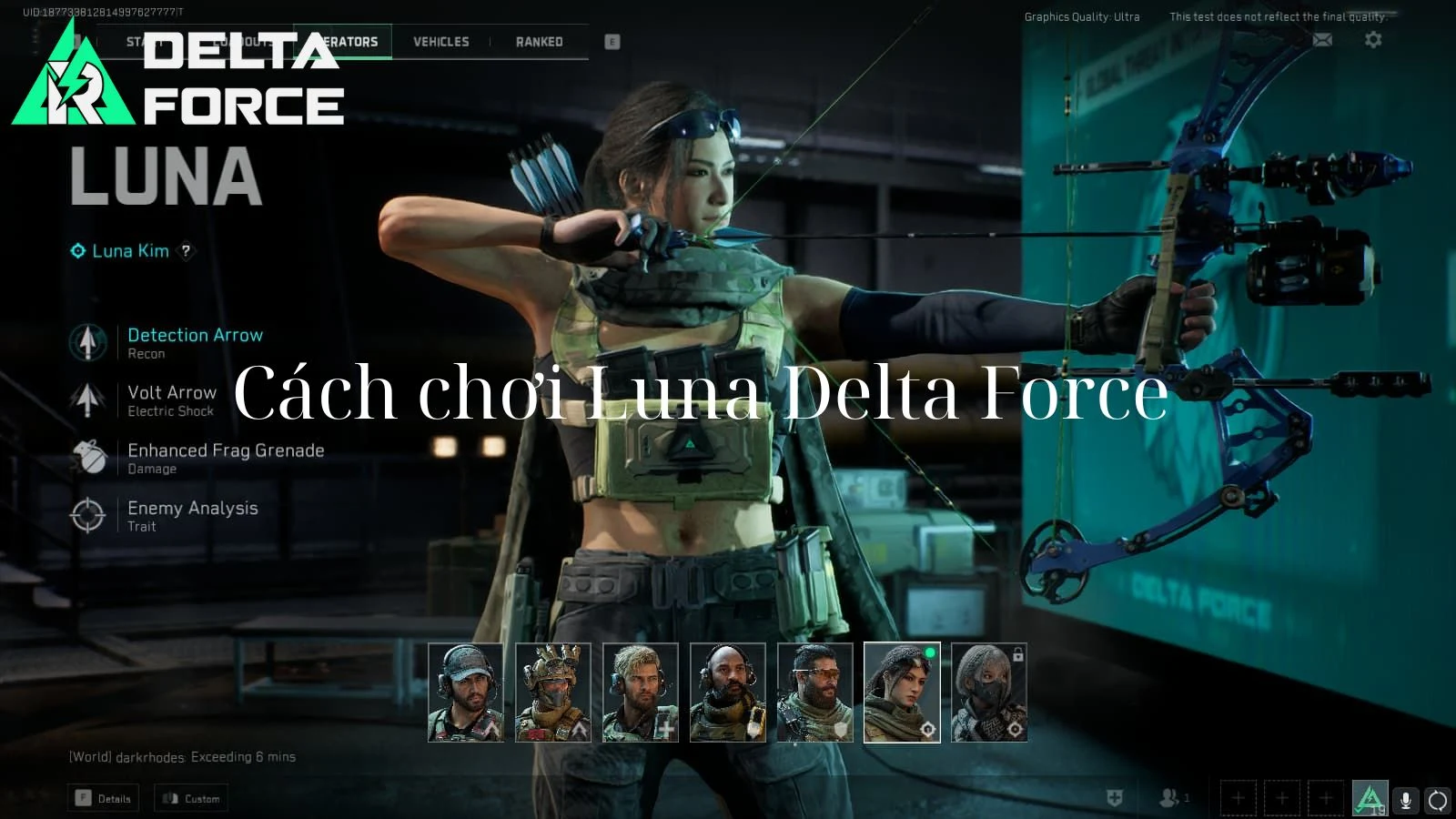Pick the blond medic operator portrait
Image resolution: width=1456 pixels, height=819 pixels.
point(640,693)
